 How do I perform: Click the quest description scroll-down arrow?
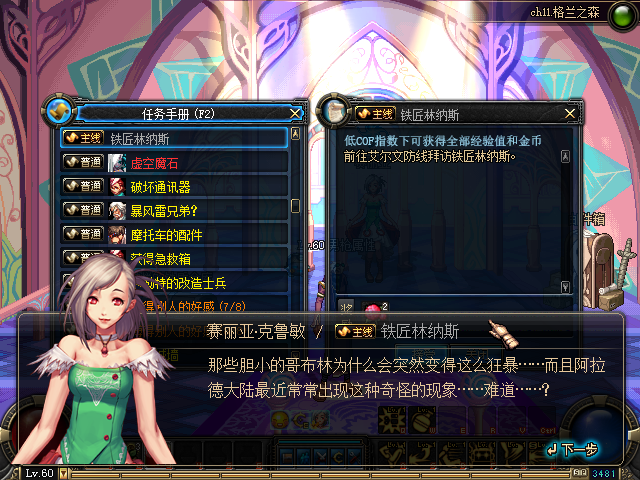point(565,286)
